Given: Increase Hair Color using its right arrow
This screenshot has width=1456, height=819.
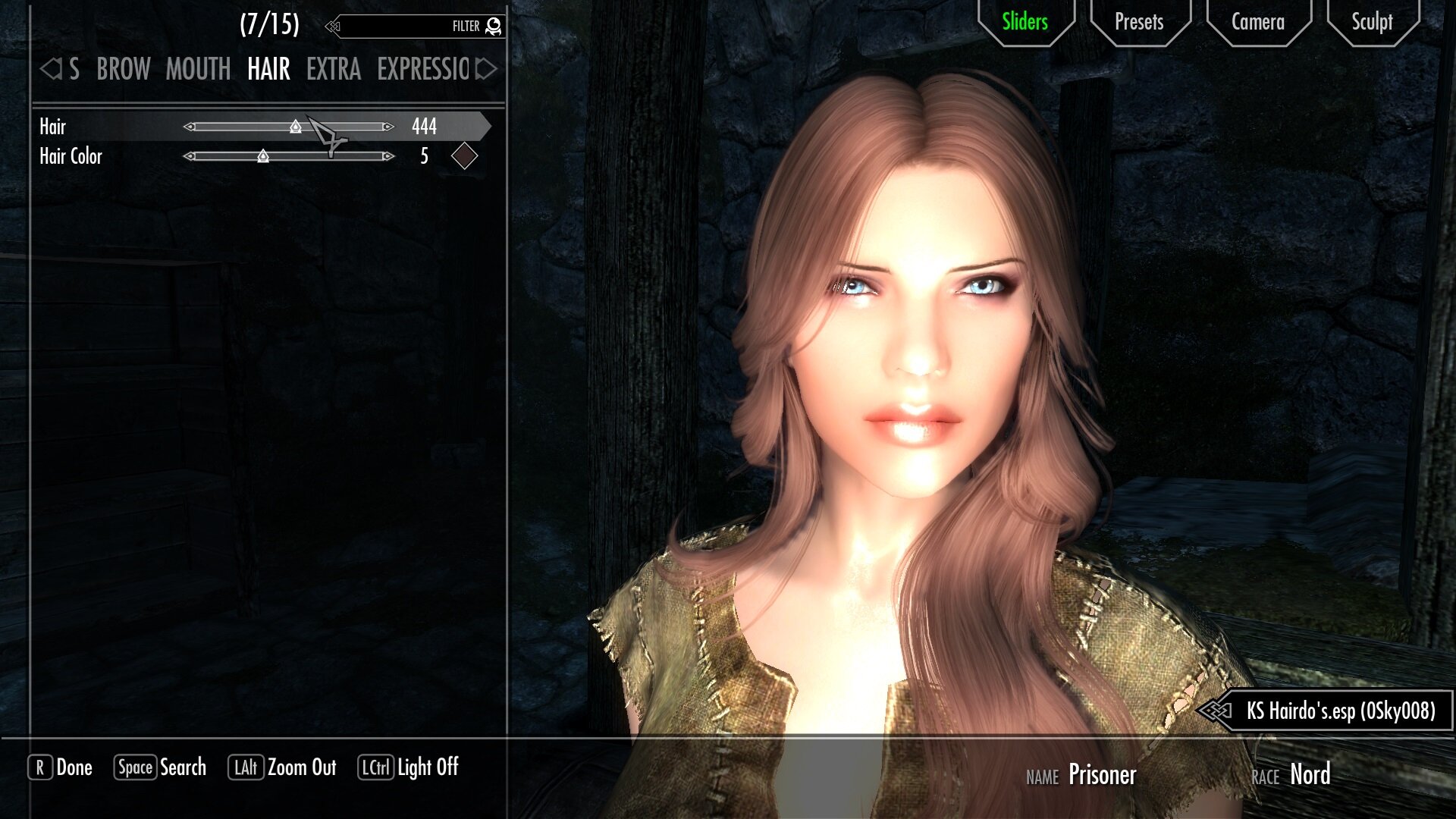Looking at the screenshot, I should pos(388,156).
